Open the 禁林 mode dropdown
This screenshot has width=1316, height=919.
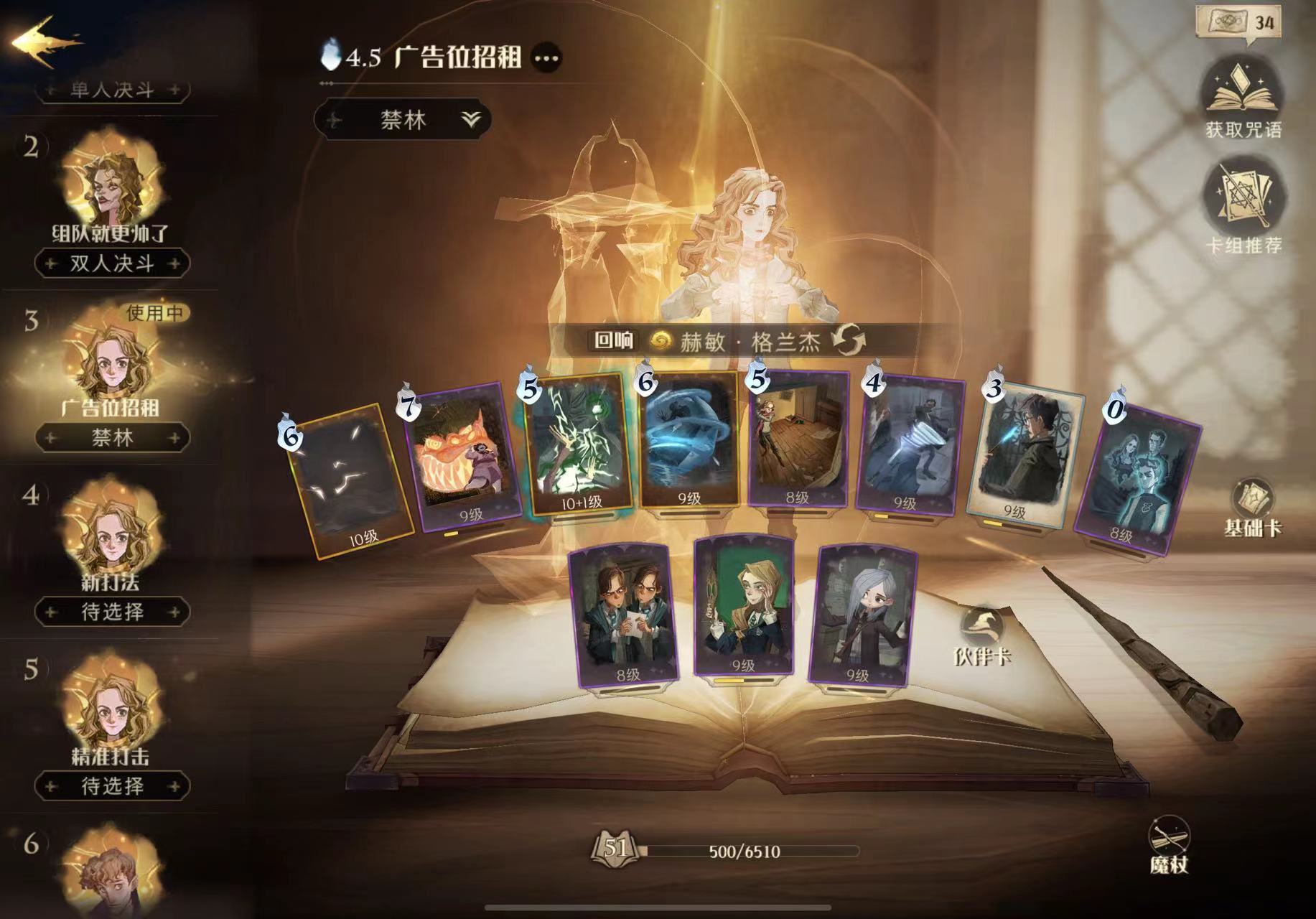click(403, 120)
